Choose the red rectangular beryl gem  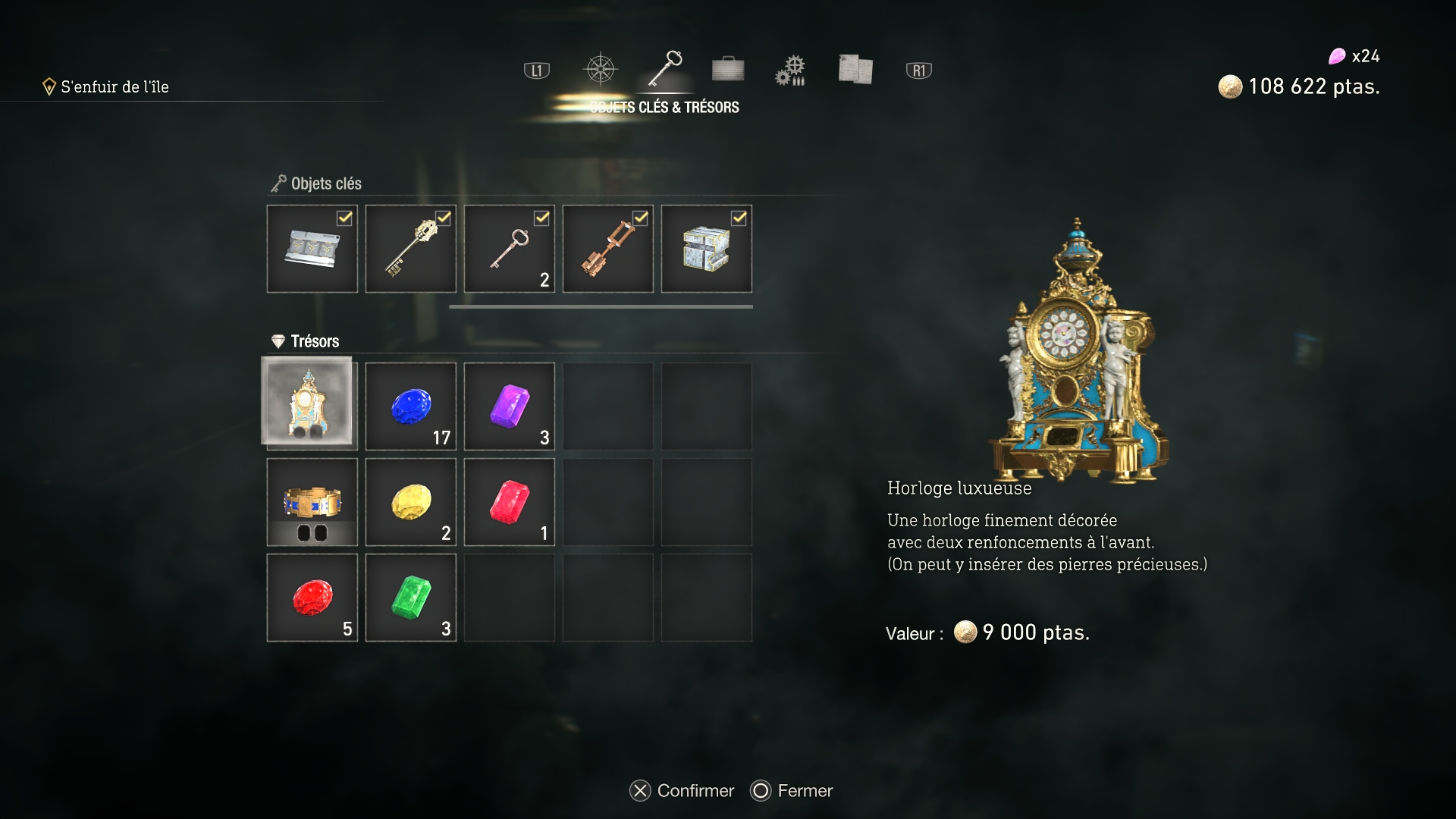pos(509,502)
